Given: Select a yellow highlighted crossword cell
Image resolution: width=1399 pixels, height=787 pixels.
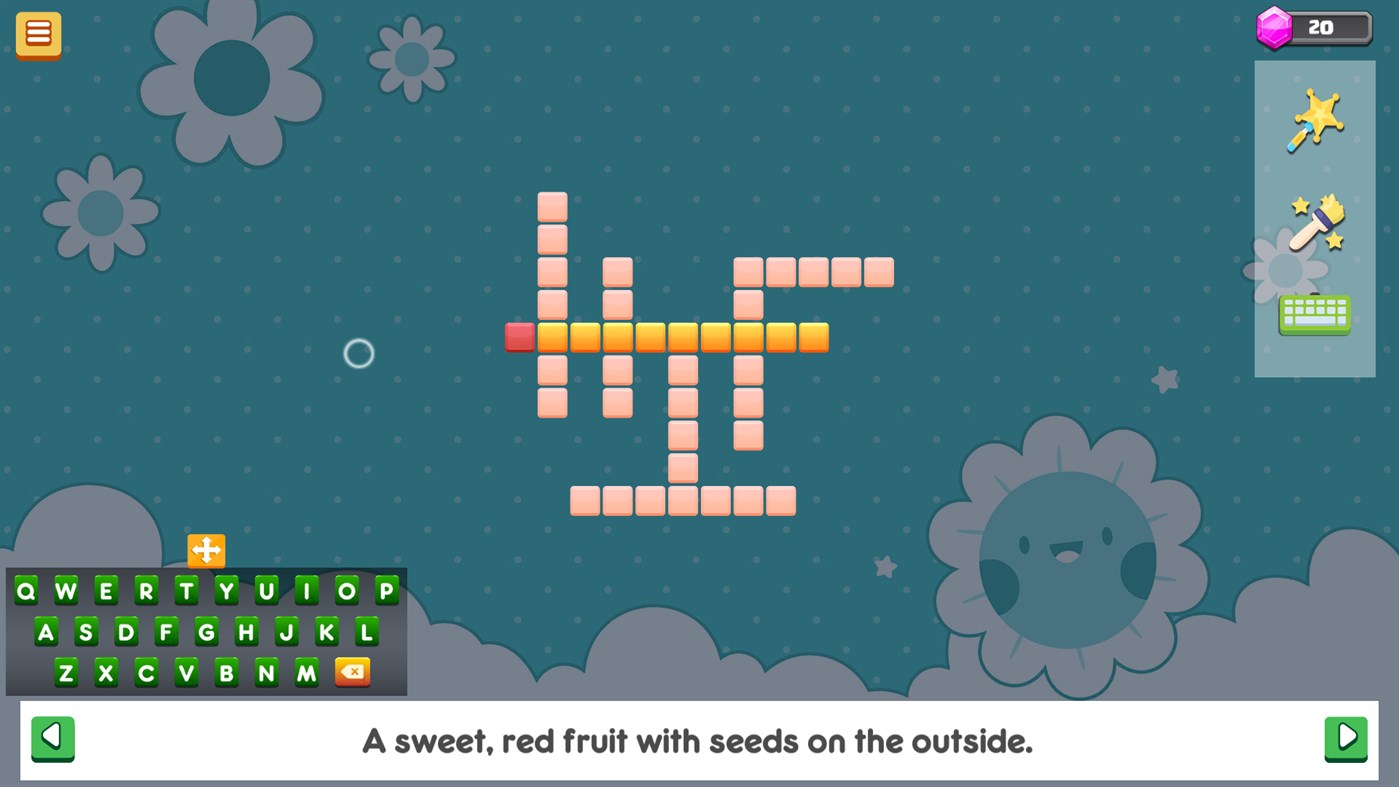Looking at the screenshot, I should tap(650, 336).
